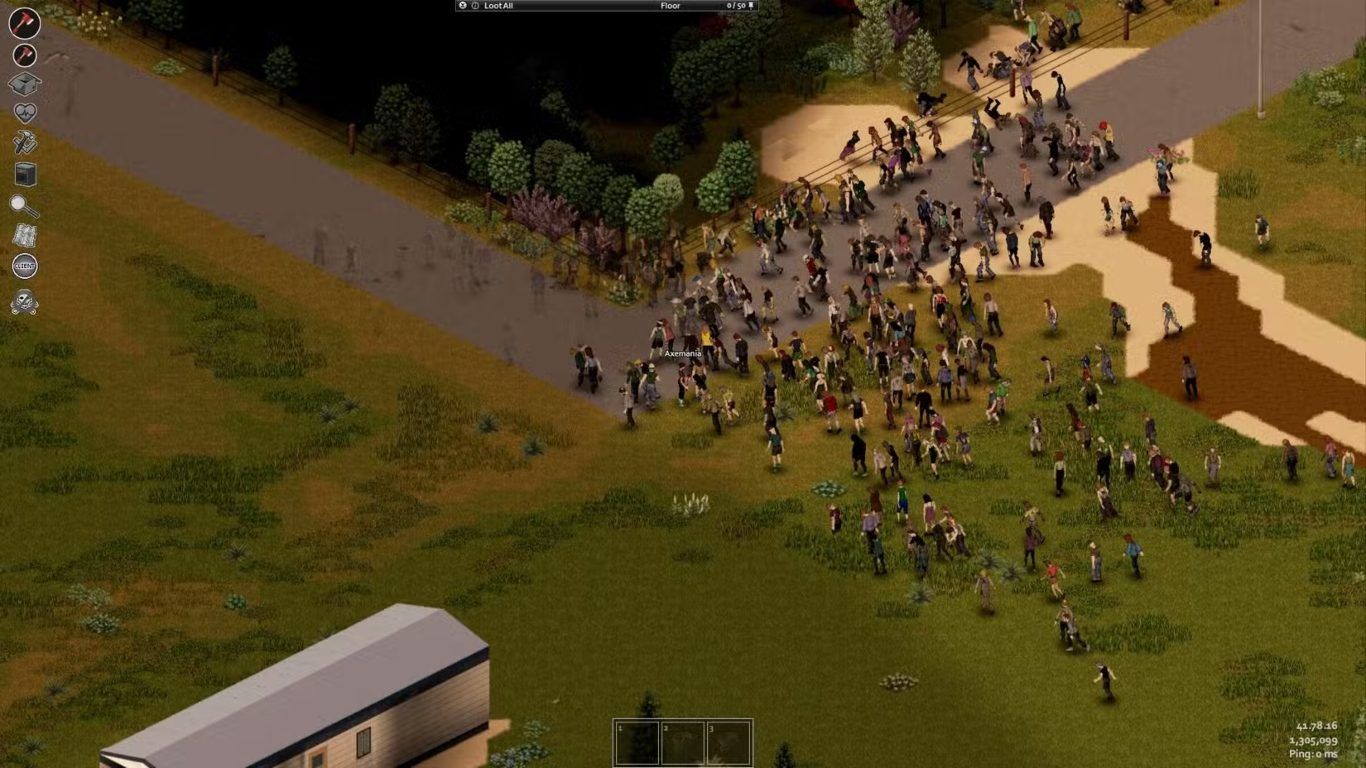1366x768 pixels.
Task: Activate the furniture moving icon
Action: 24,174
